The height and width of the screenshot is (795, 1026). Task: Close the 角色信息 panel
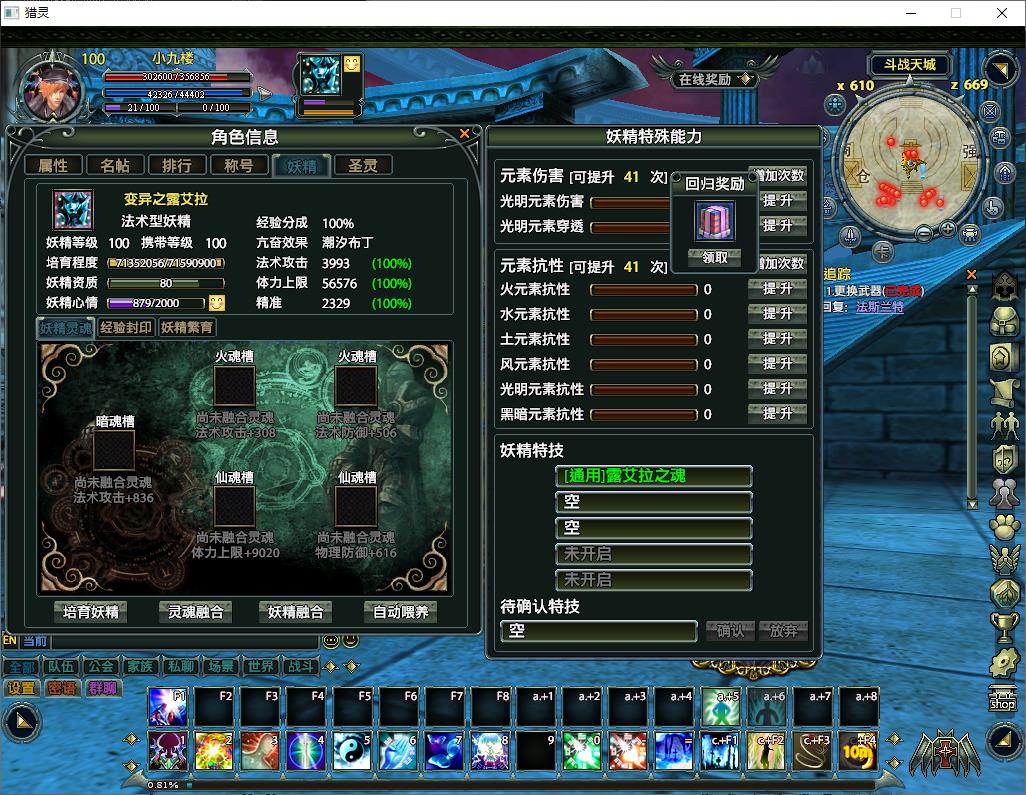coord(464,134)
